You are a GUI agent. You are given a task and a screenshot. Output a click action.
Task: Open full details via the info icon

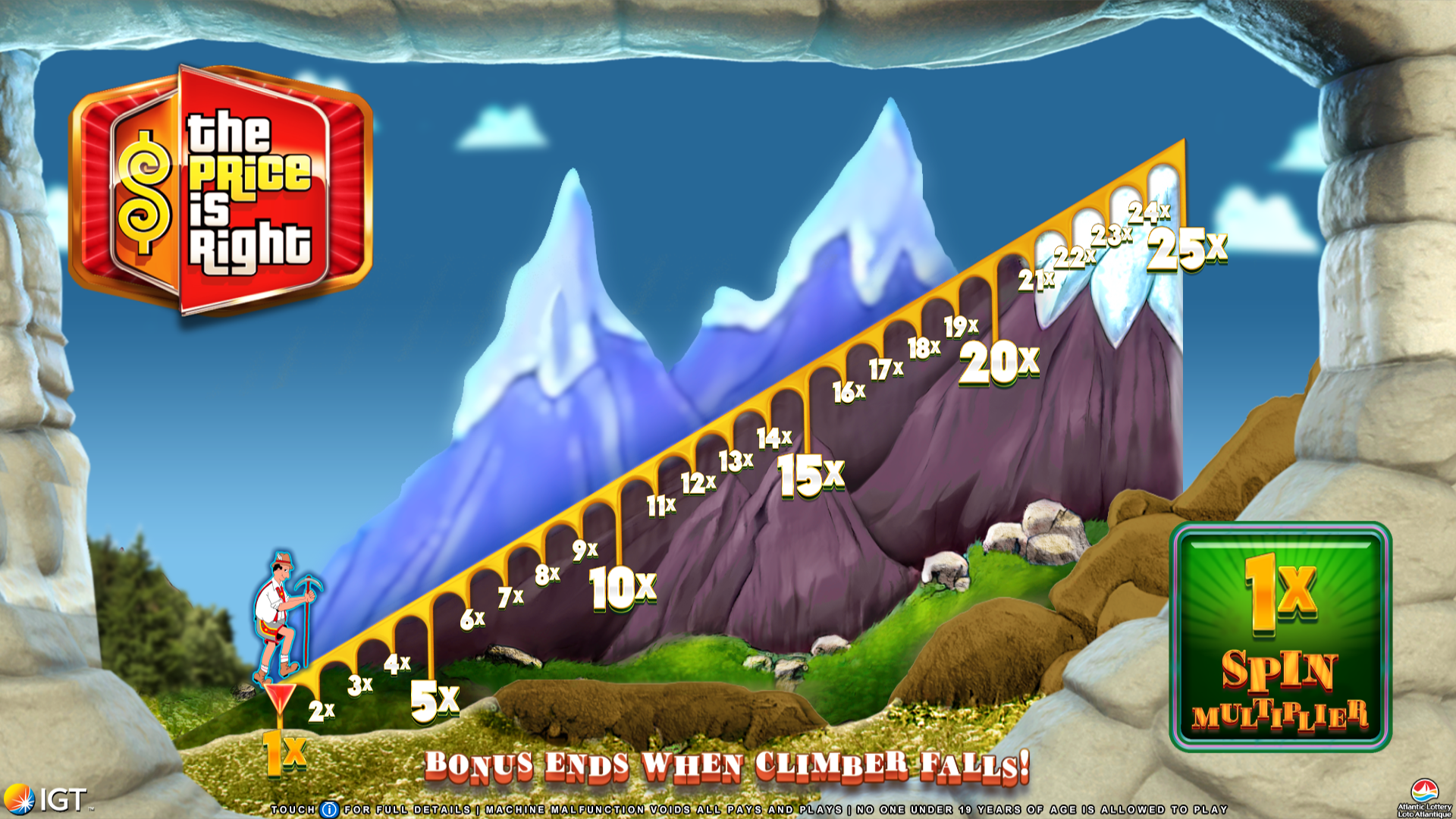[329, 810]
